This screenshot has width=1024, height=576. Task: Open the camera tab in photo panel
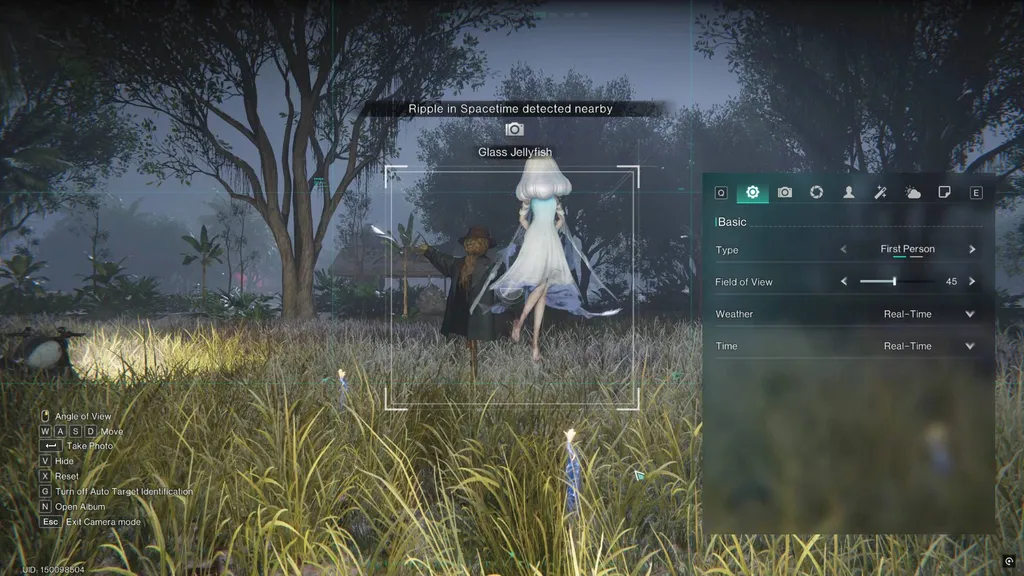(785, 192)
